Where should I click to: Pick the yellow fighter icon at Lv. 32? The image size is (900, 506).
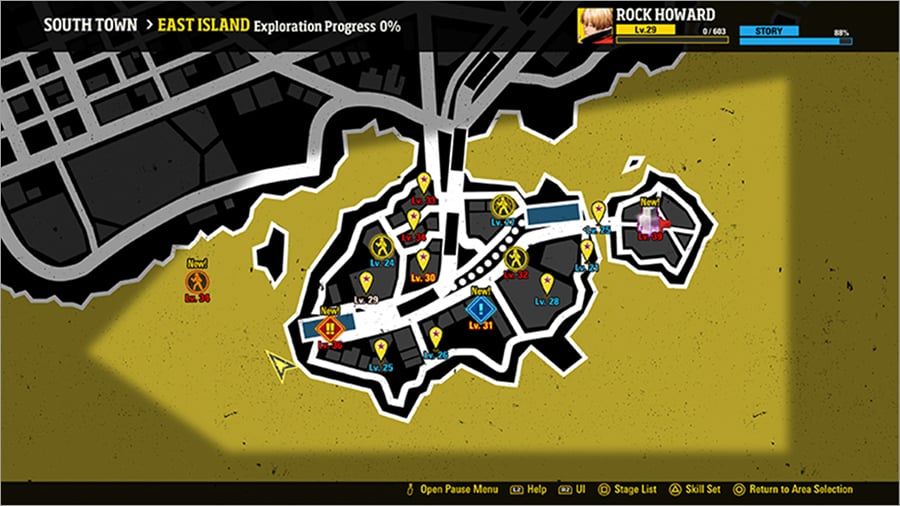[515, 257]
